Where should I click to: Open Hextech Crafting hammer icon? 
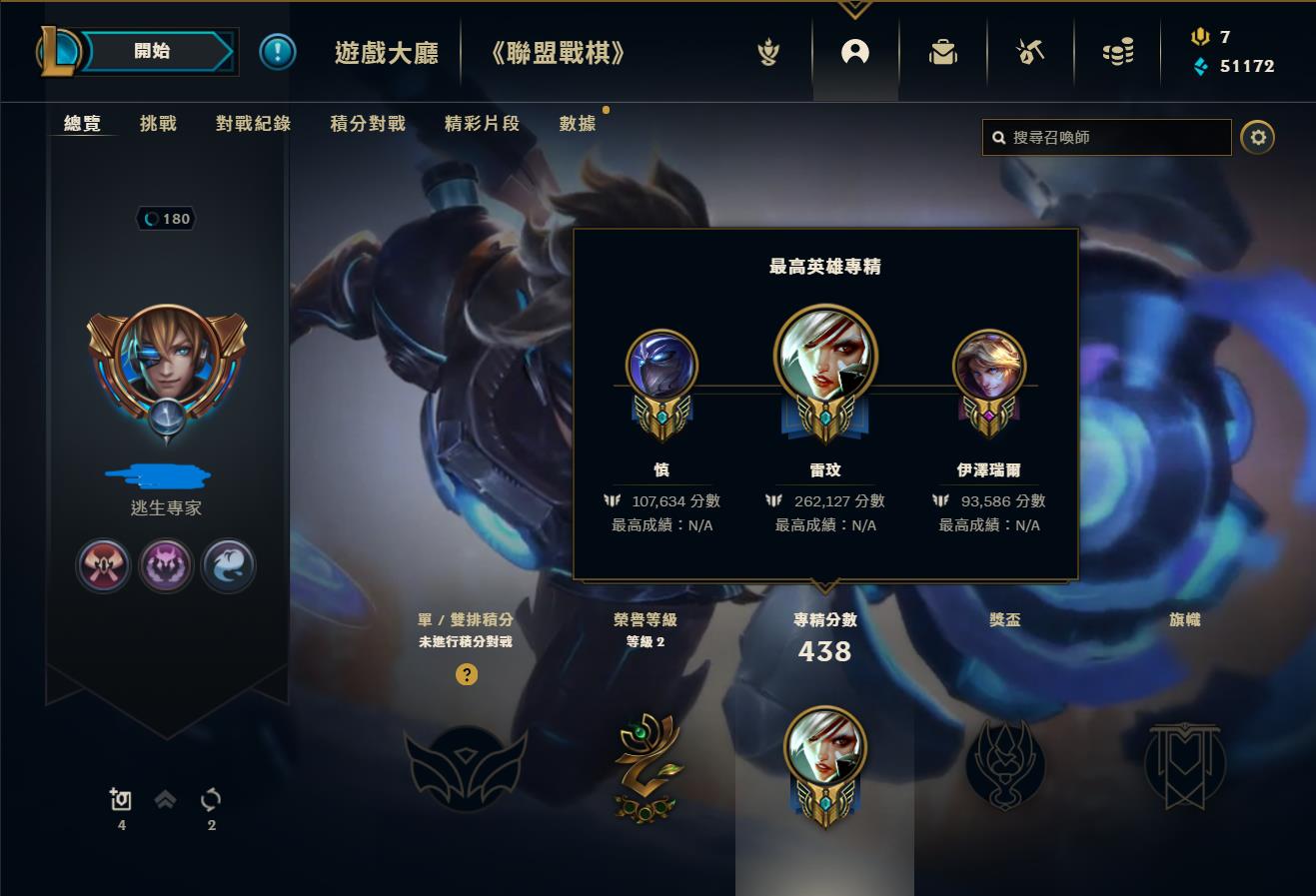pos(1030,52)
